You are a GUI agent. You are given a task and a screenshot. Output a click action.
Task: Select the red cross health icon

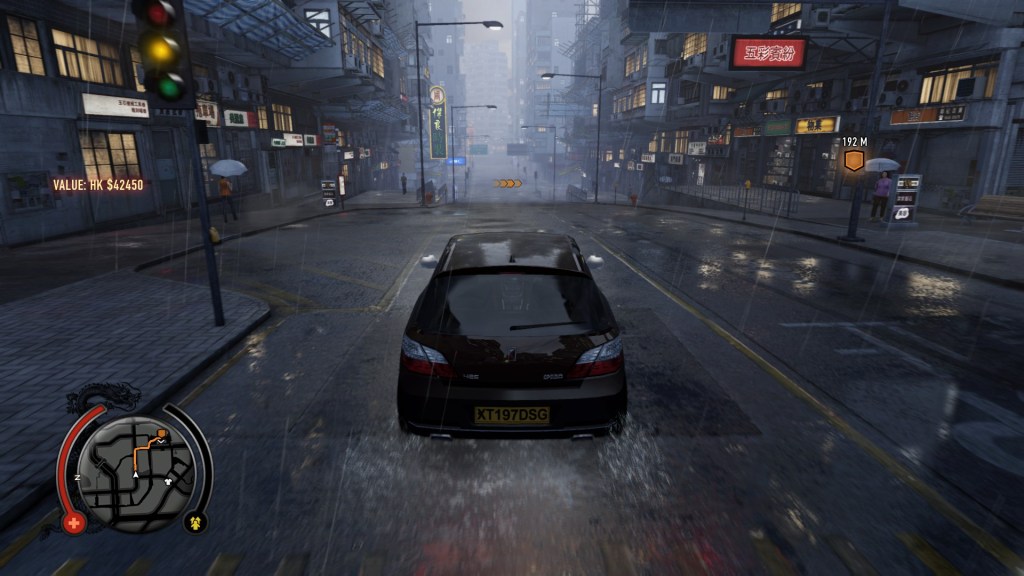tap(73, 522)
